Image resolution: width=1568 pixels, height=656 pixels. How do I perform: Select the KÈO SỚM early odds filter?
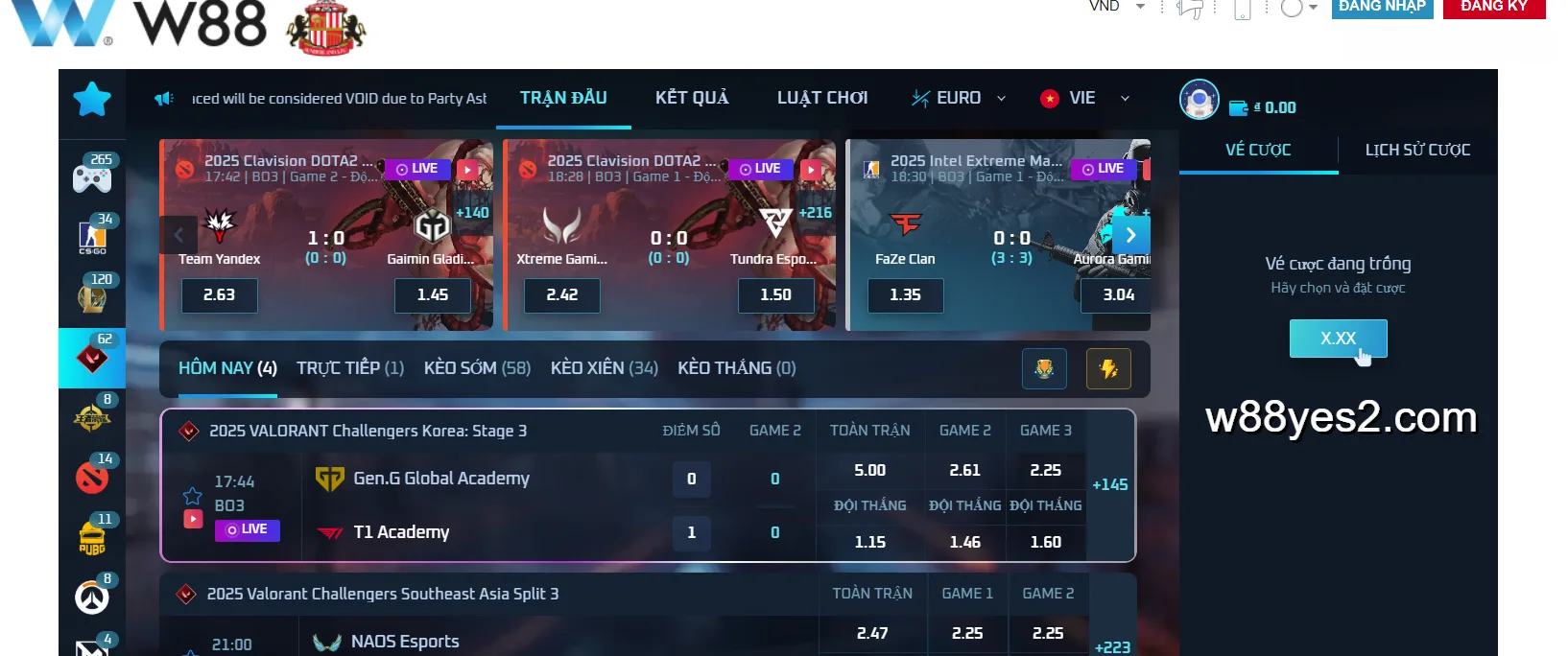tap(477, 368)
